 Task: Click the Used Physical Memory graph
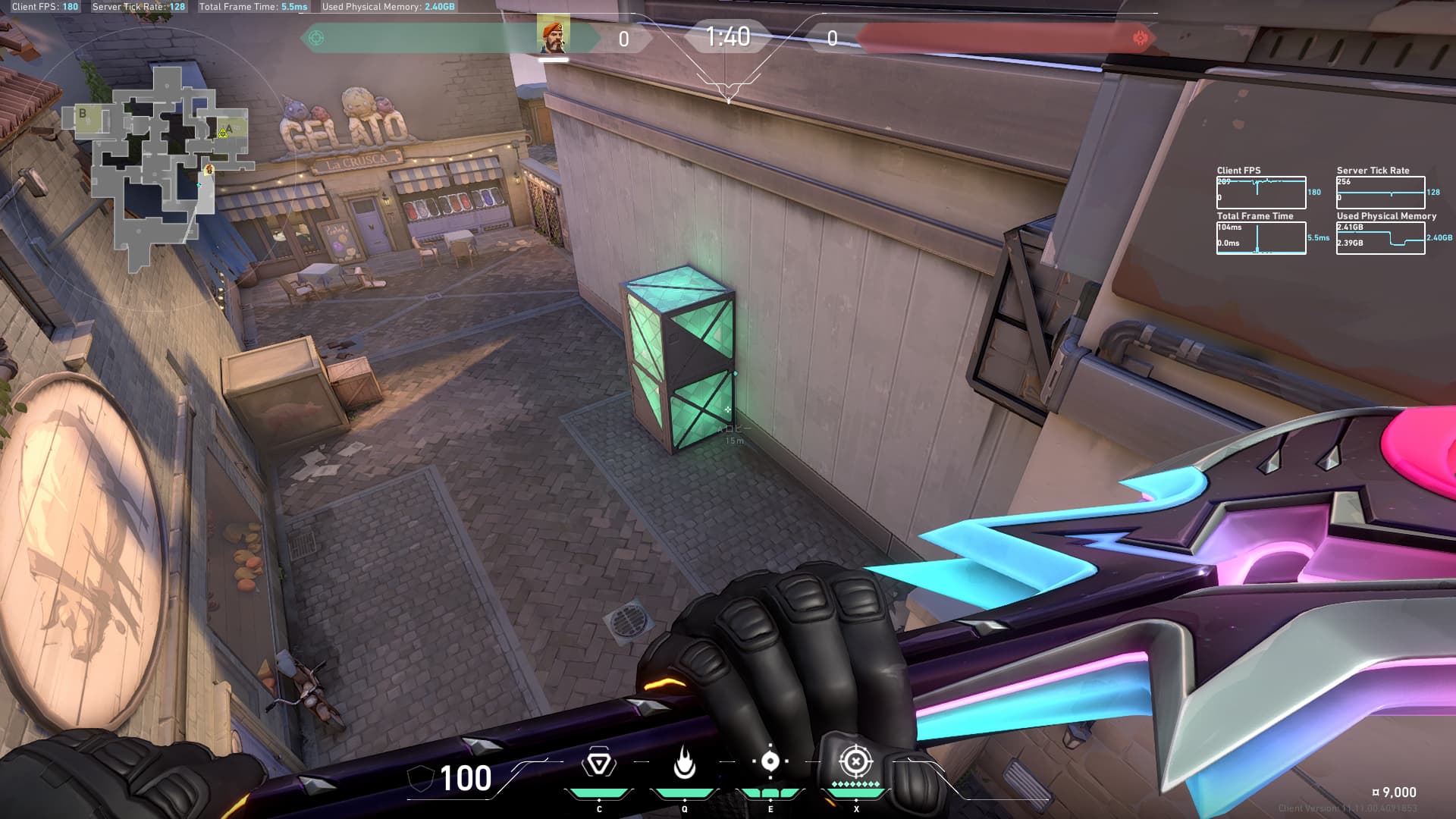click(x=1380, y=238)
